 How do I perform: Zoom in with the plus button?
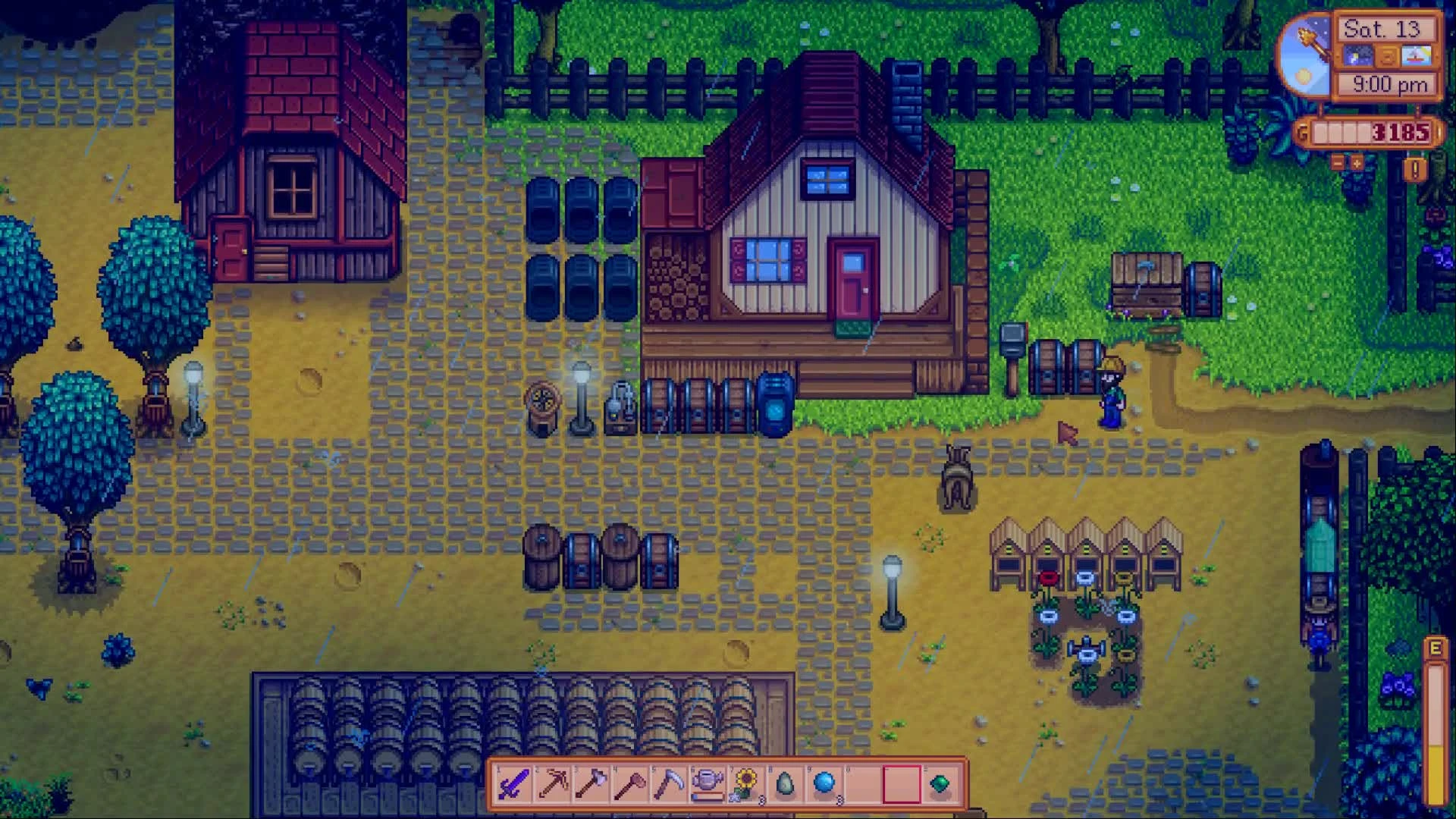[x=1357, y=164]
